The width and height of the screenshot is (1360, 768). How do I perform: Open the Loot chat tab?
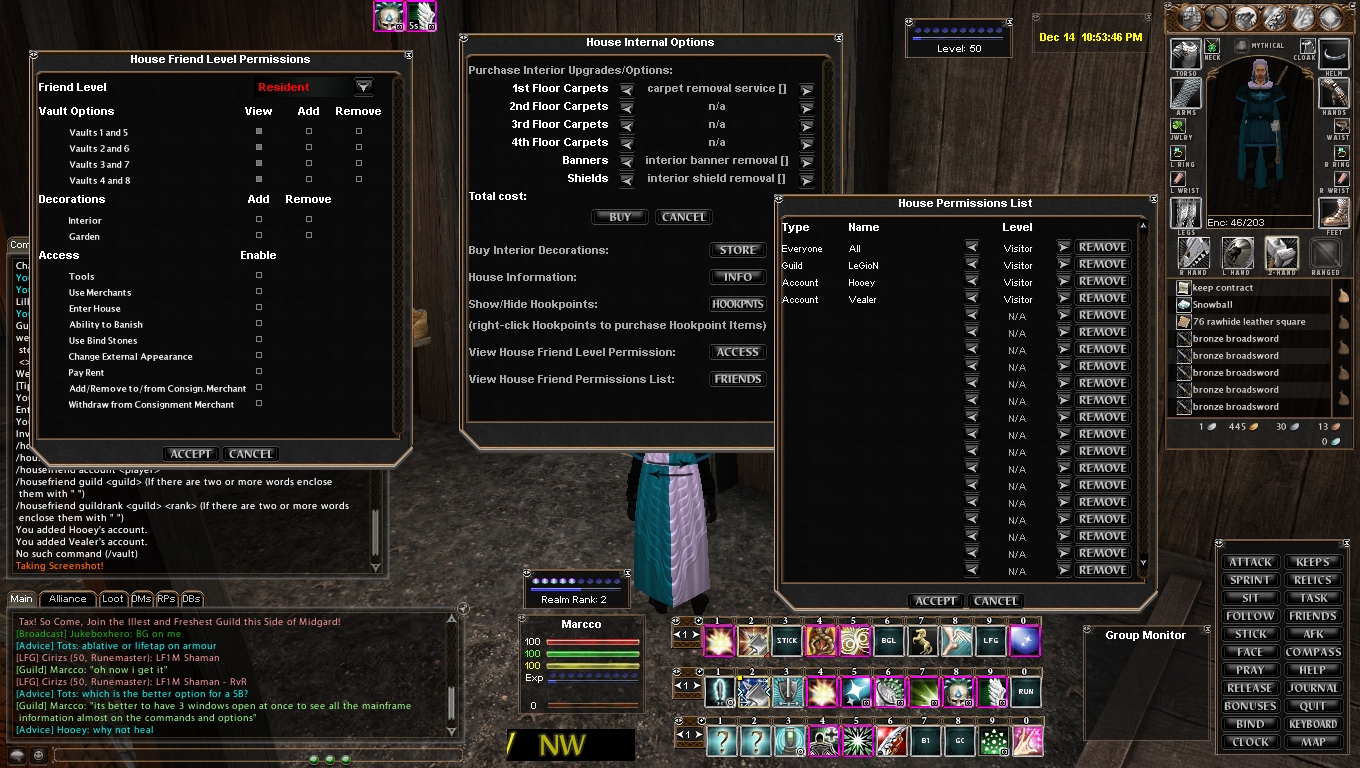point(113,599)
